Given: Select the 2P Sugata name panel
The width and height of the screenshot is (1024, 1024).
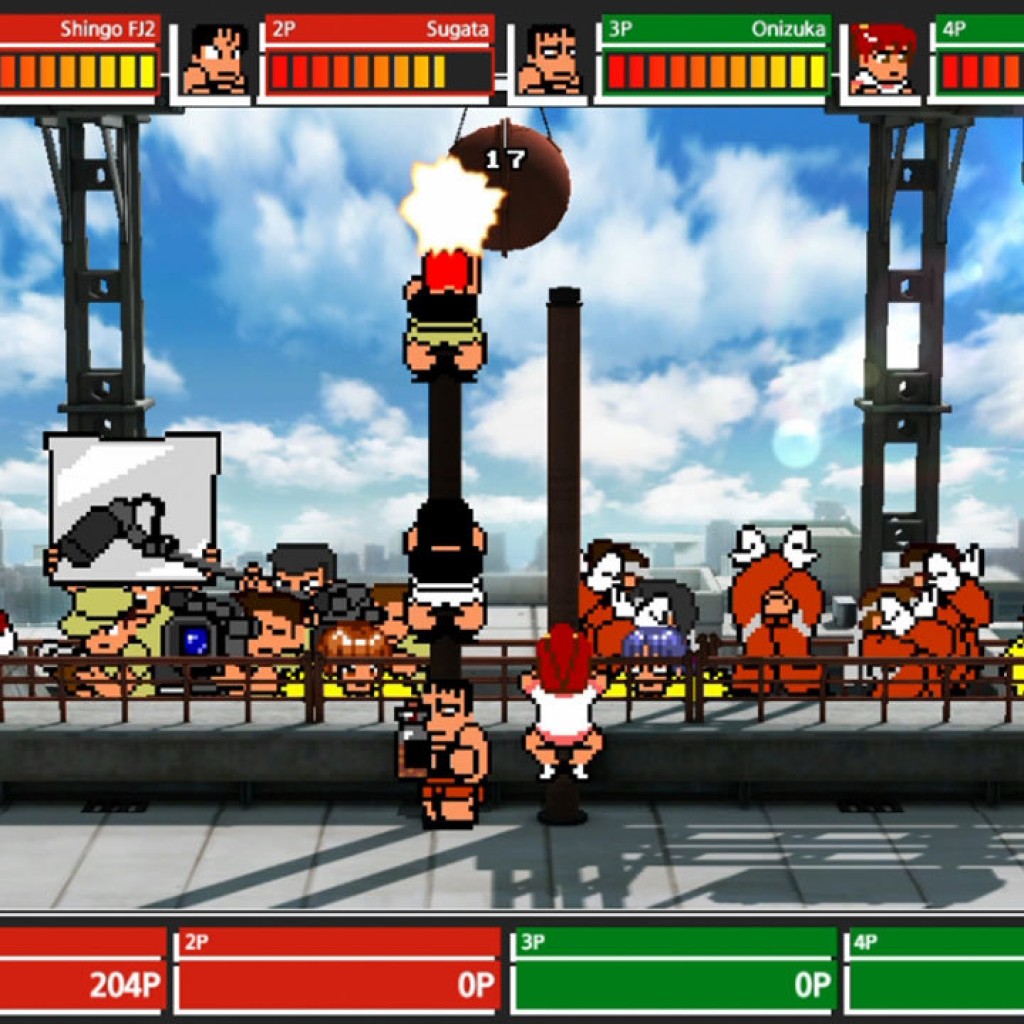Looking at the screenshot, I should tap(380, 29).
